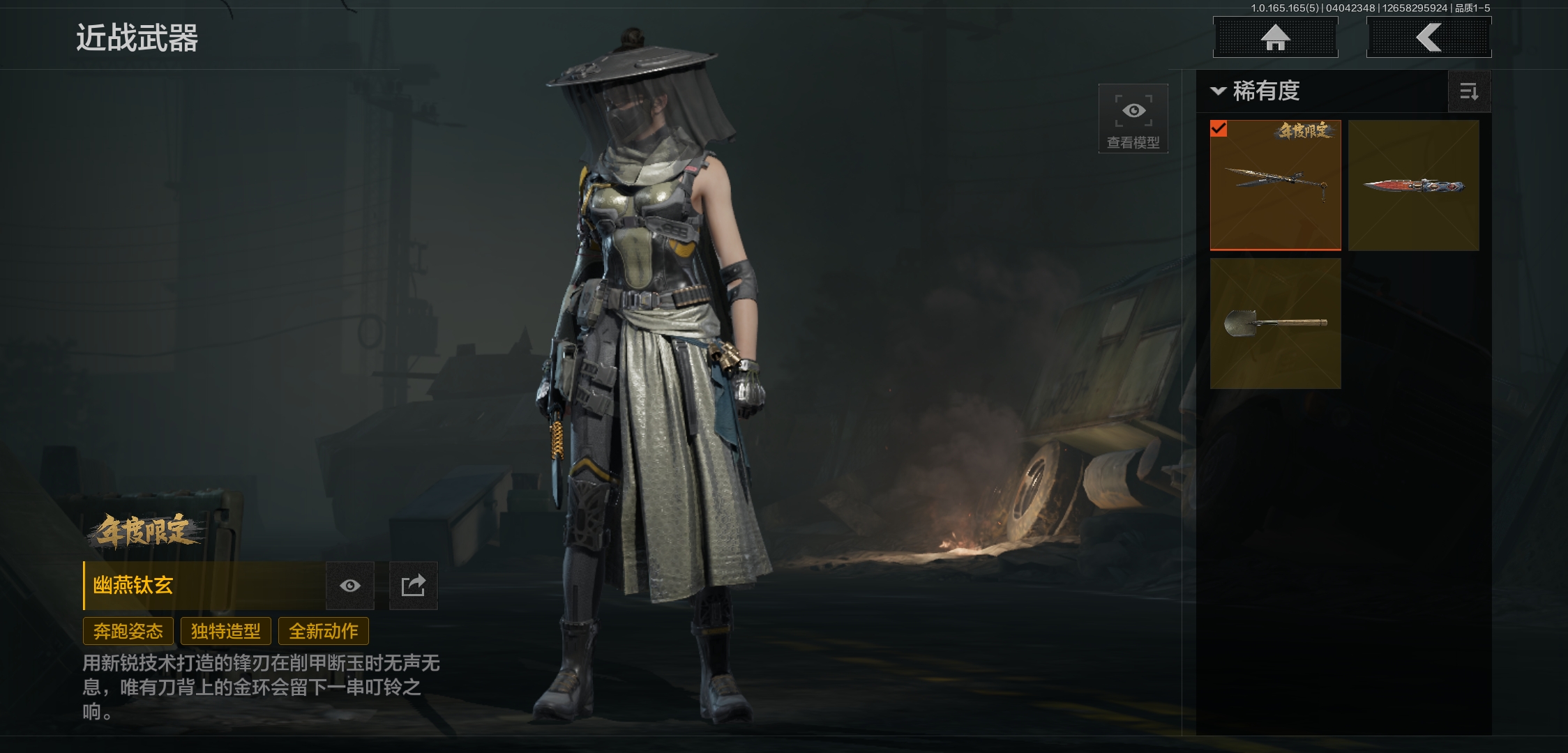Viewport: 1568px width, 753px height.
Task: Open the 稀有度 sort dropdown
Action: pos(1256,91)
